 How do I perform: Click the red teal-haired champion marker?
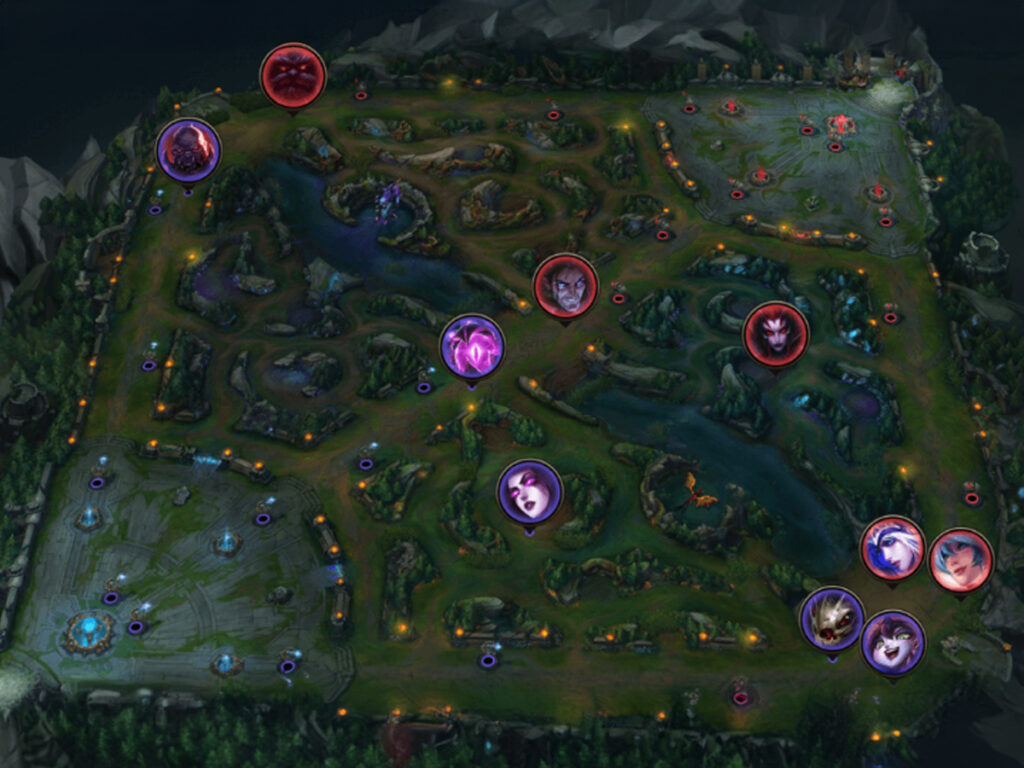pos(960,560)
